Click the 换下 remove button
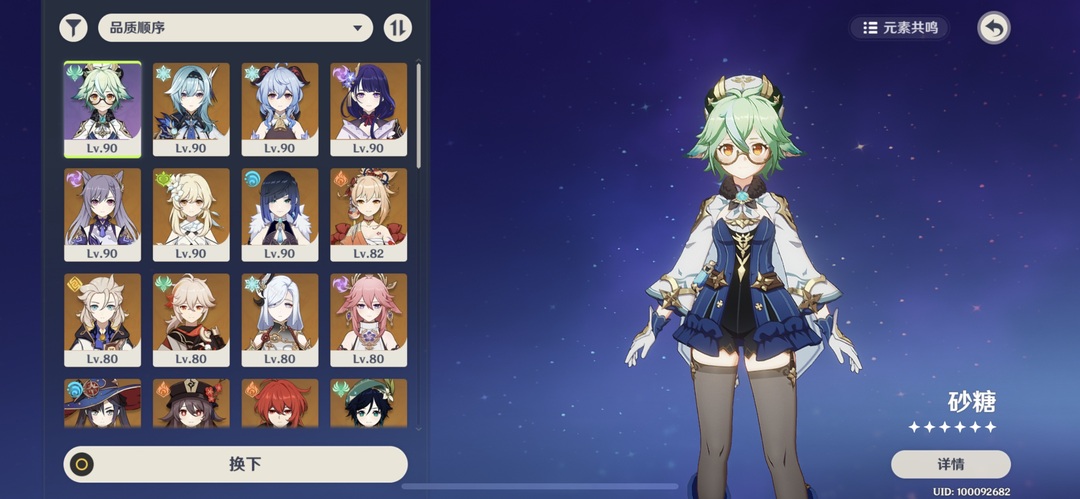 [x=236, y=464]
